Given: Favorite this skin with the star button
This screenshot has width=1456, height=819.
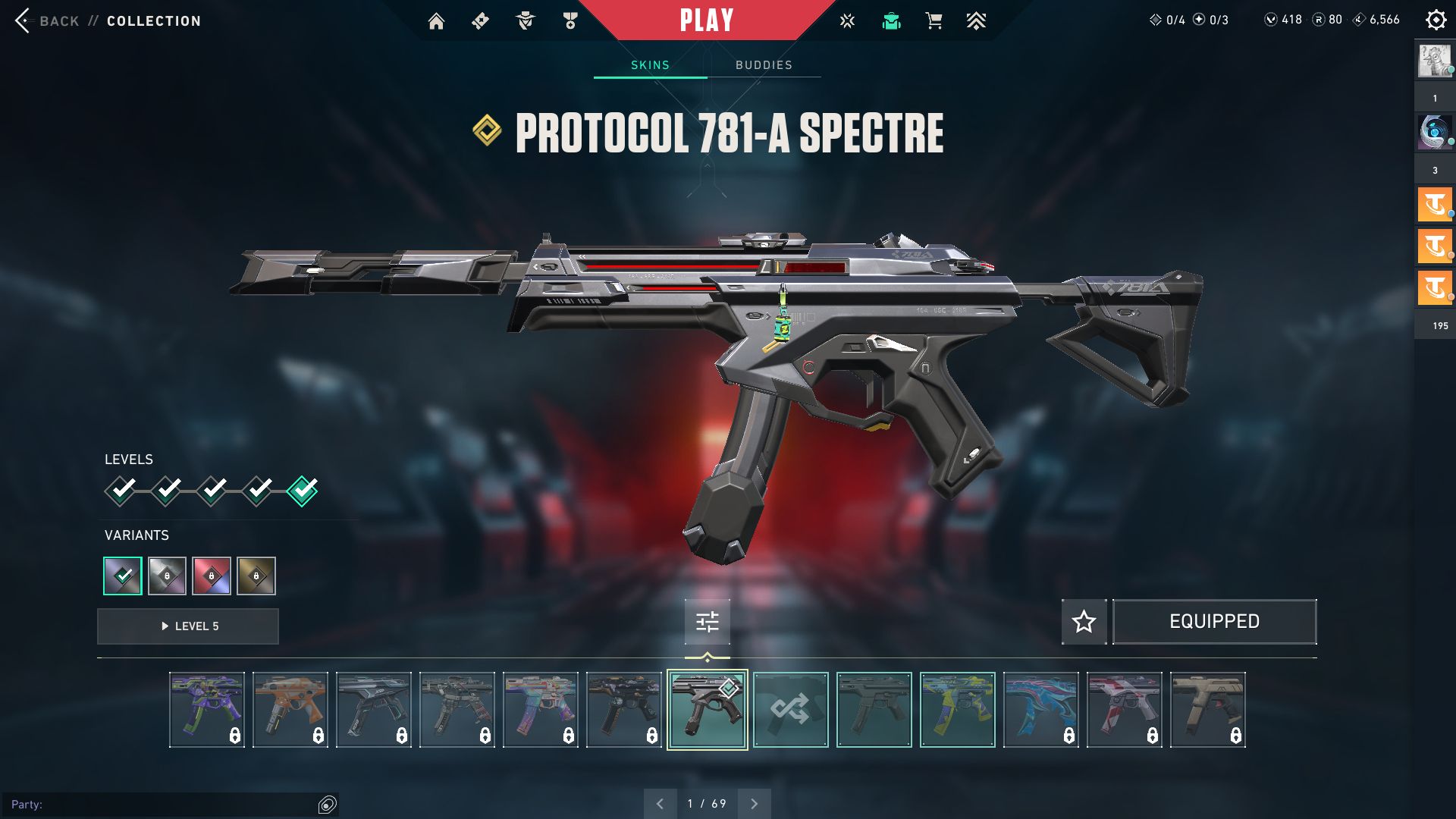Looking at the screenshot, I should [x=1084, y=622].
